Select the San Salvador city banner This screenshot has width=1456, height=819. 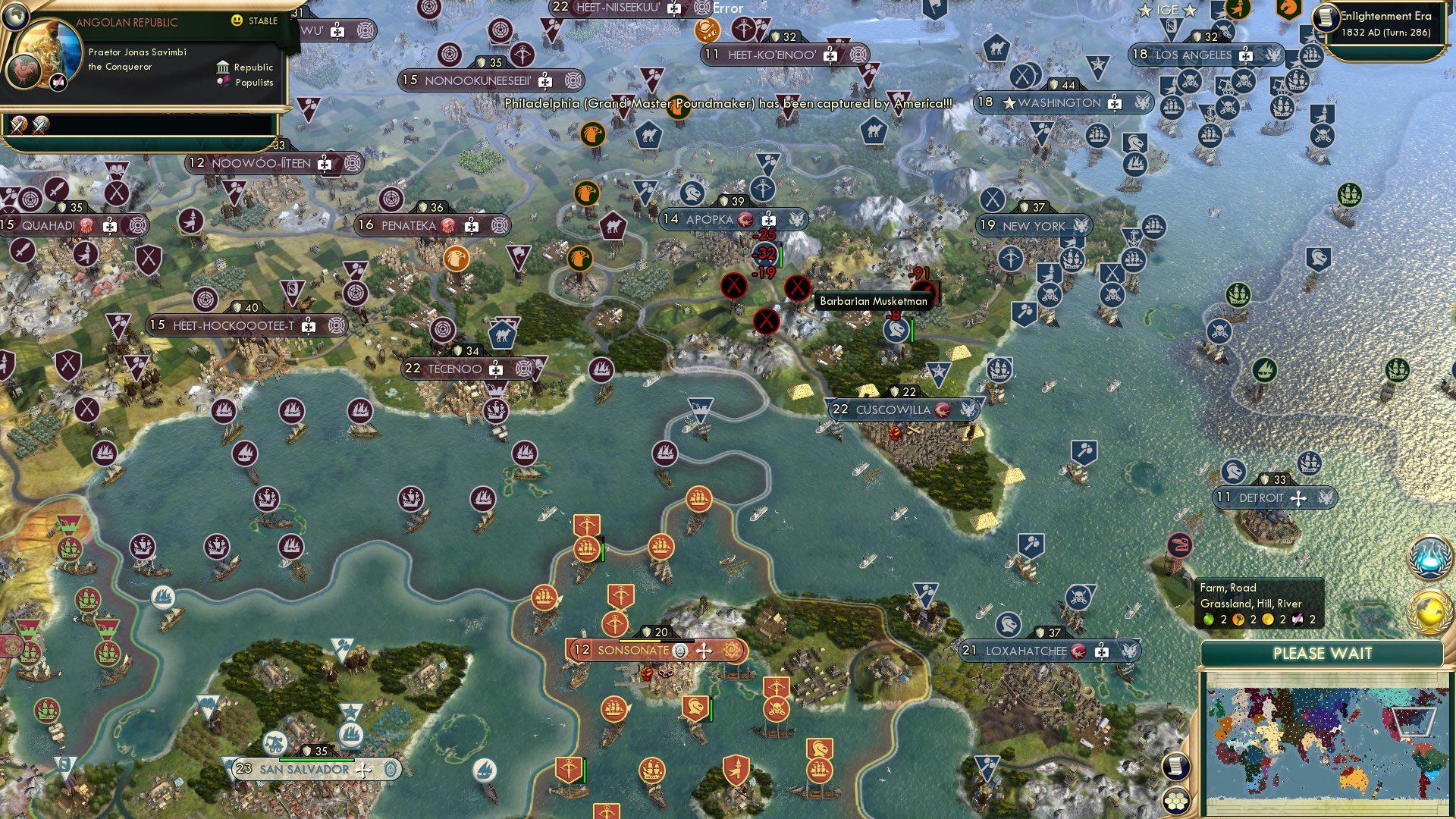click(304, 770)
